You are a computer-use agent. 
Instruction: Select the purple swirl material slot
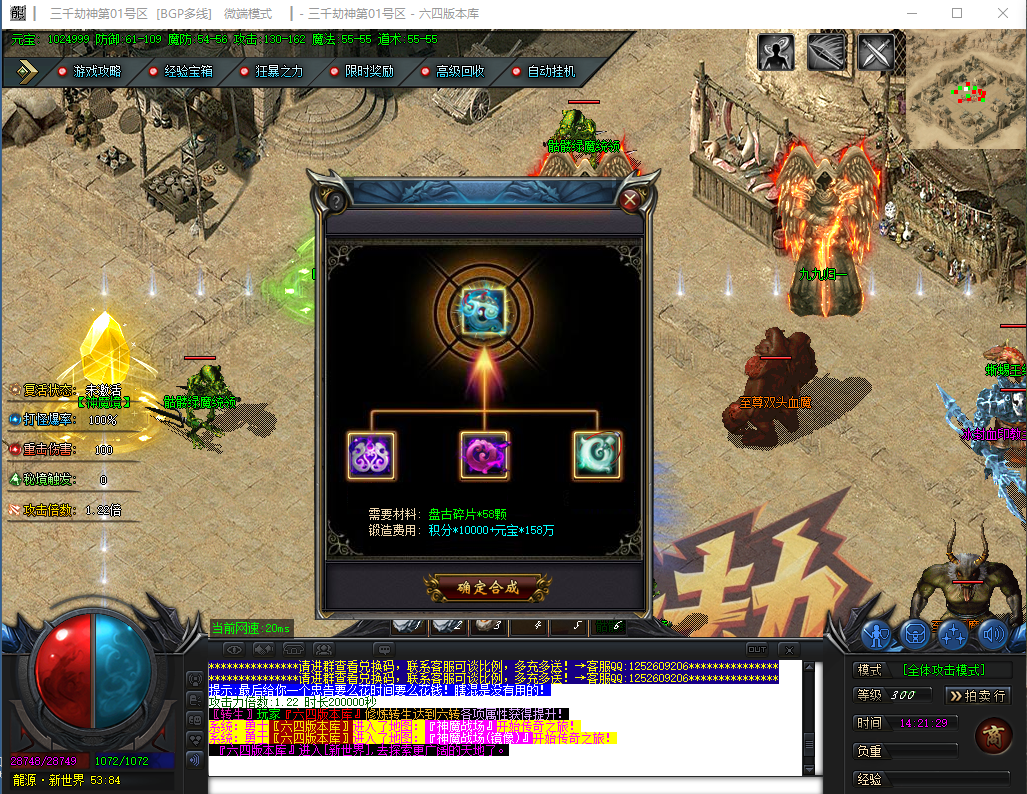pos(371,455)
